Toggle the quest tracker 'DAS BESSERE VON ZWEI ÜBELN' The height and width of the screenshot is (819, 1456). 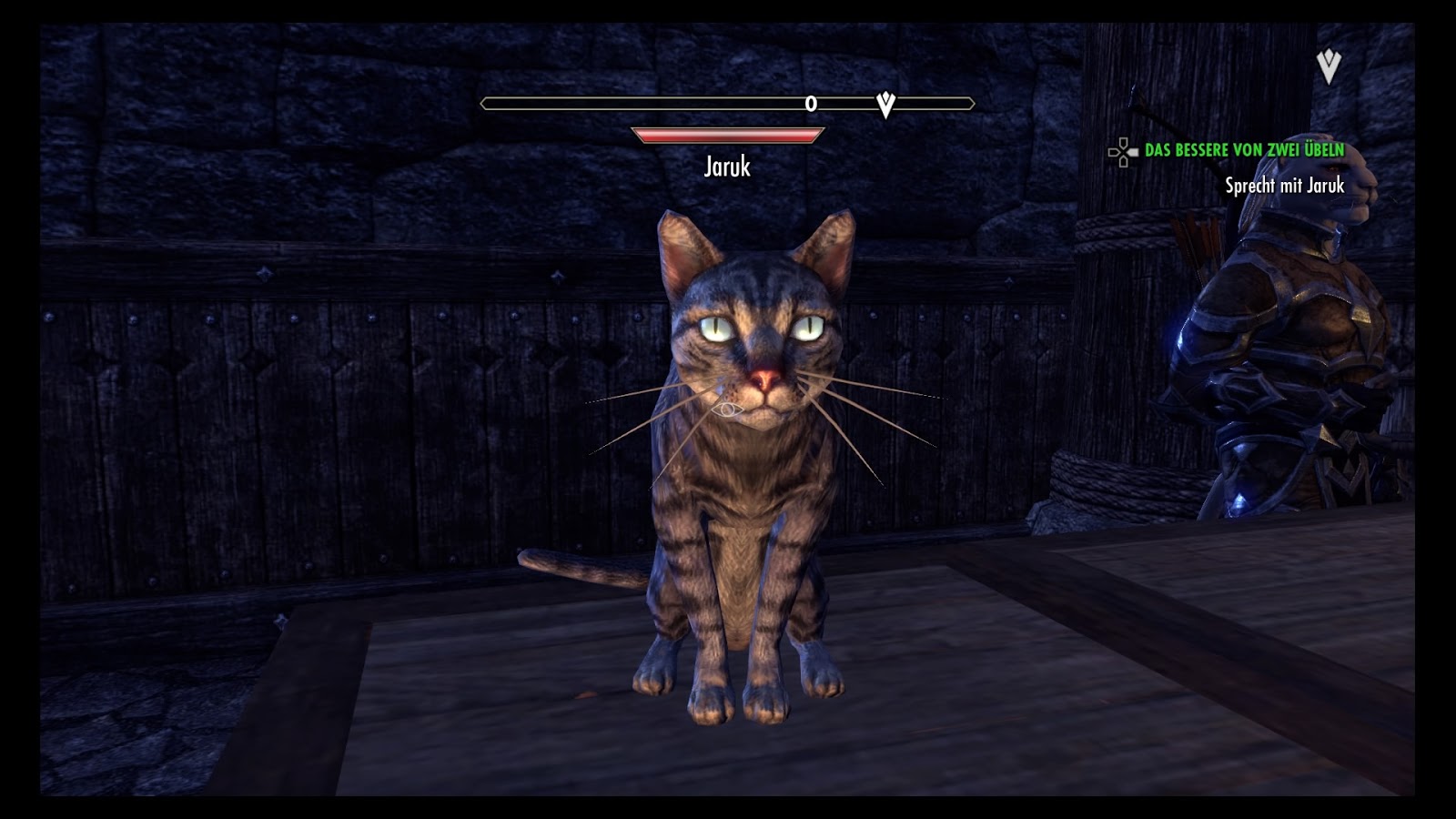pos(1244,150)
